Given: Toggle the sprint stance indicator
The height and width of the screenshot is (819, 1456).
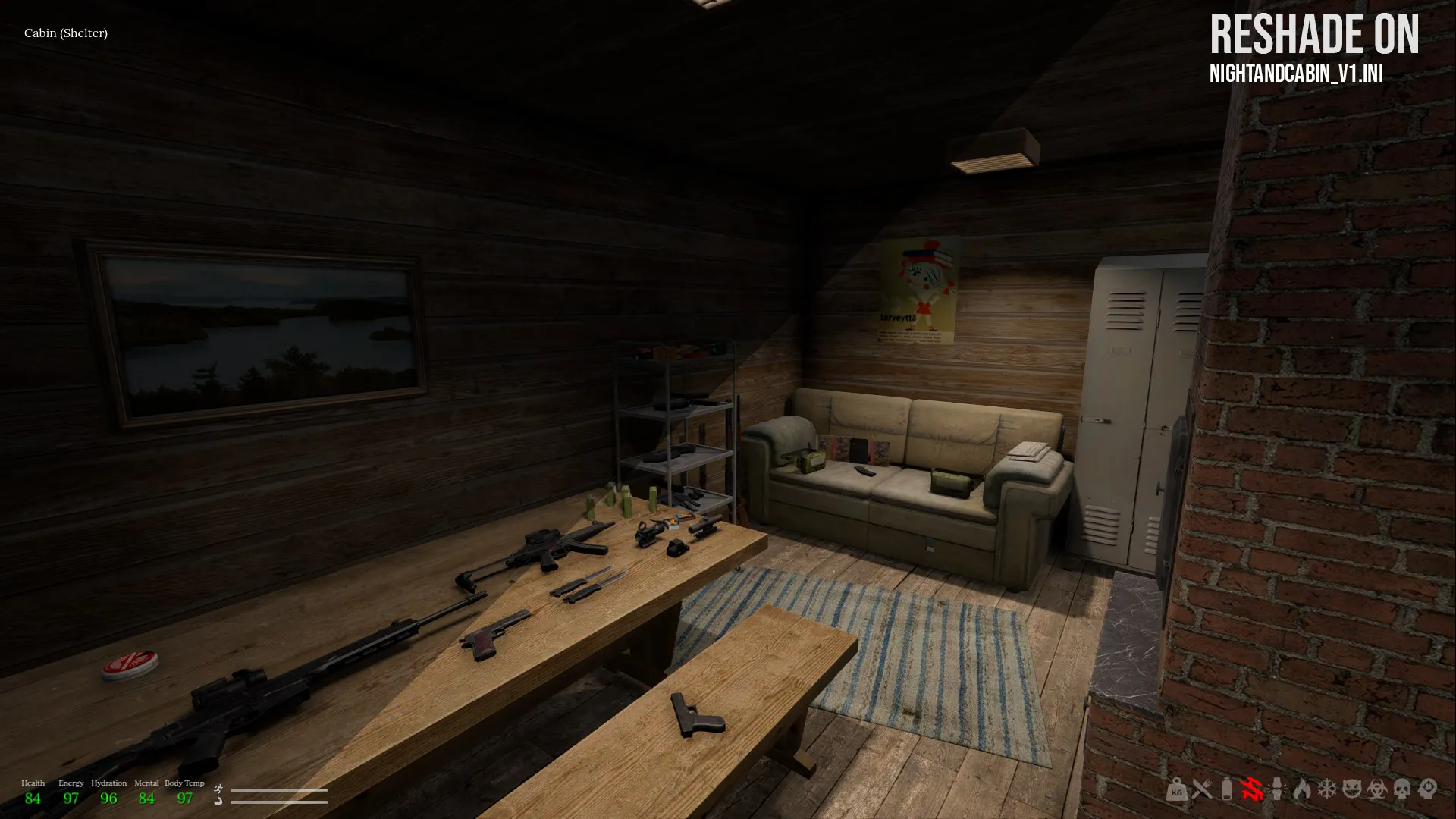Looking at the screenshot, I should tap(218, 789).
